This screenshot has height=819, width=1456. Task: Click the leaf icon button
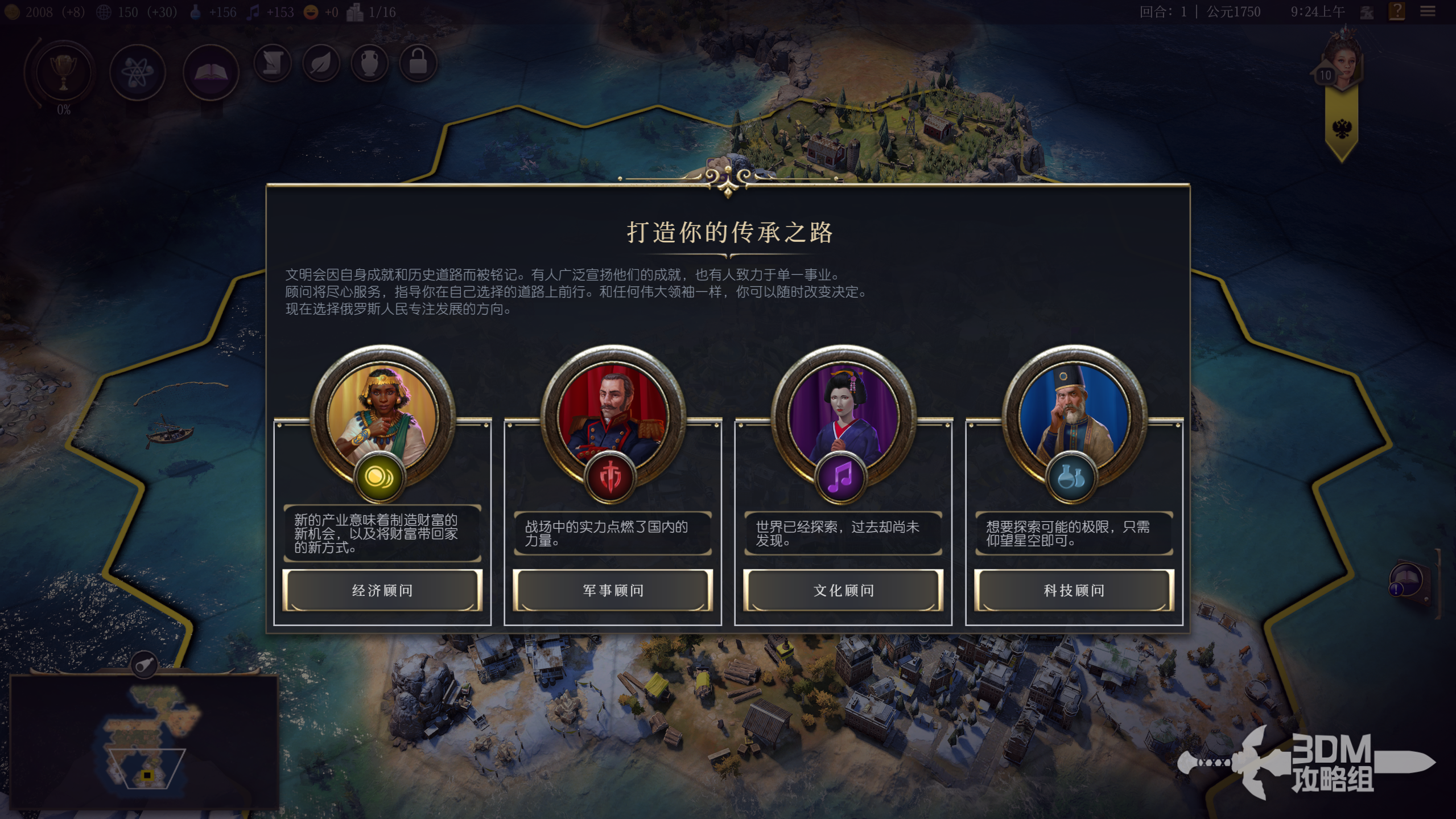[x=321, y=63]
